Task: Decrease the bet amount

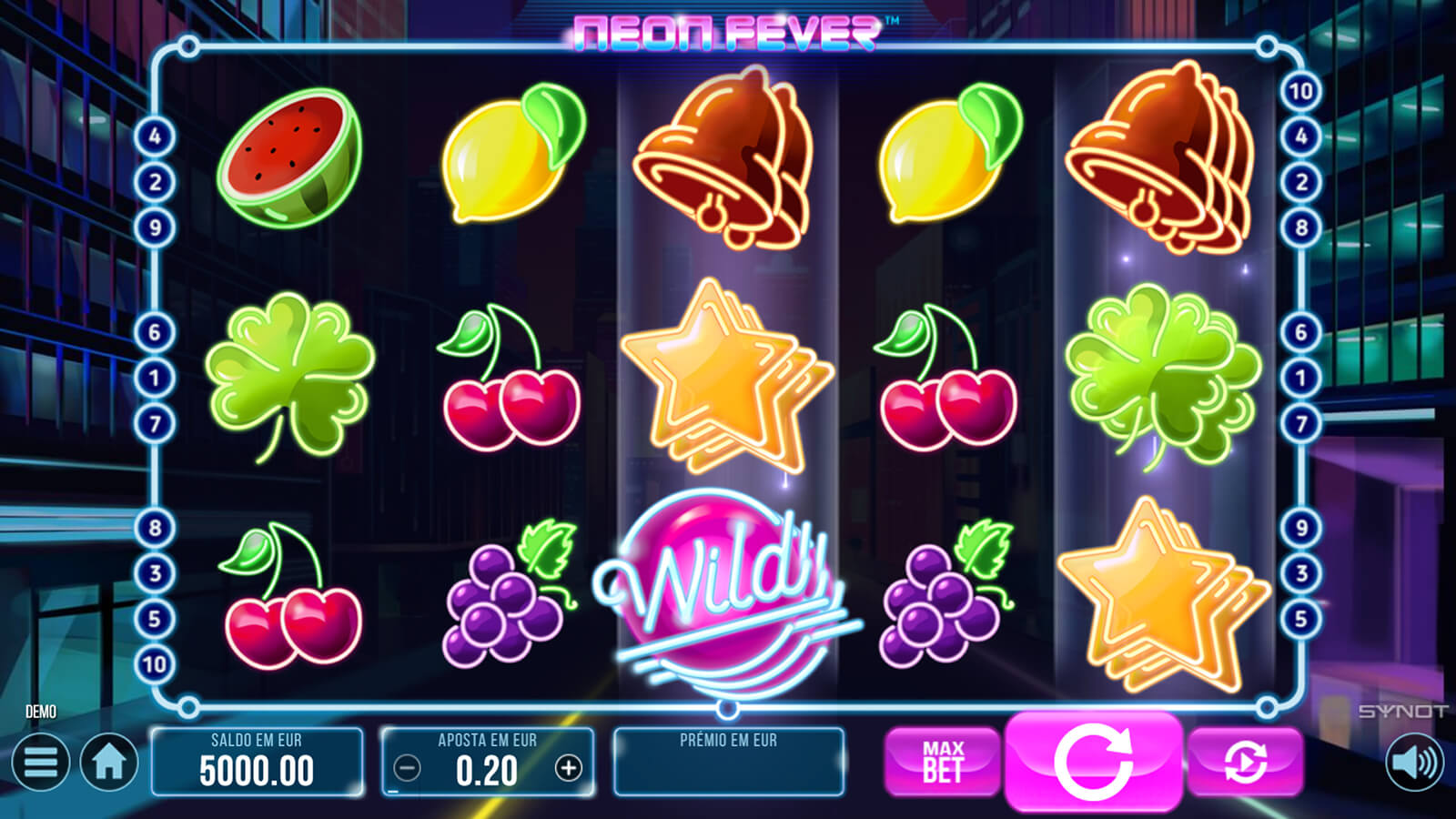Action: pyautogui.click(x=407, y=769)
